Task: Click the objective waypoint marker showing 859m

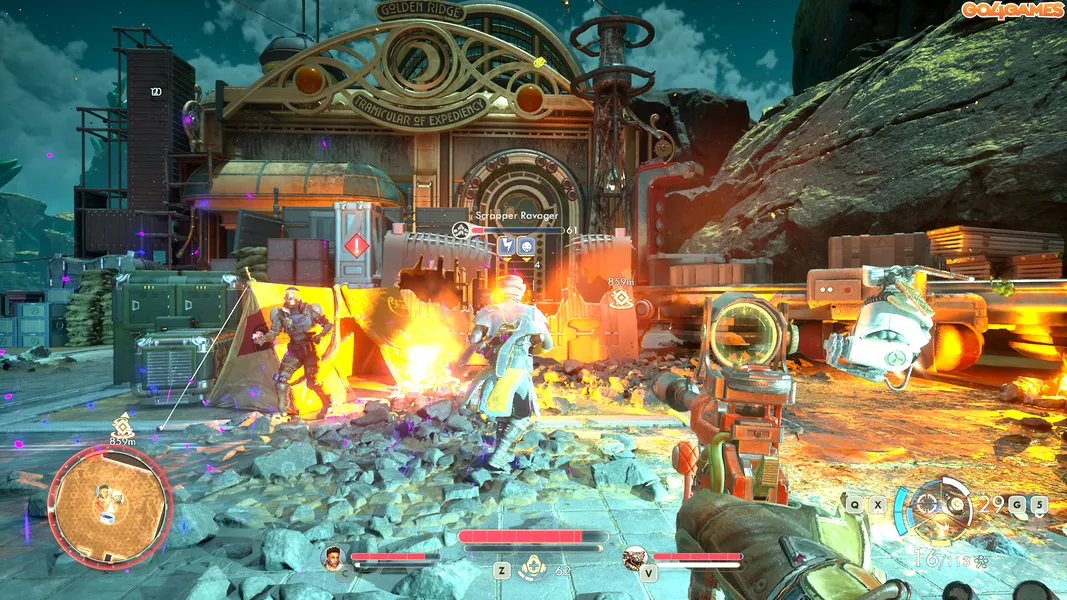Action: click(x=622, y=296)
